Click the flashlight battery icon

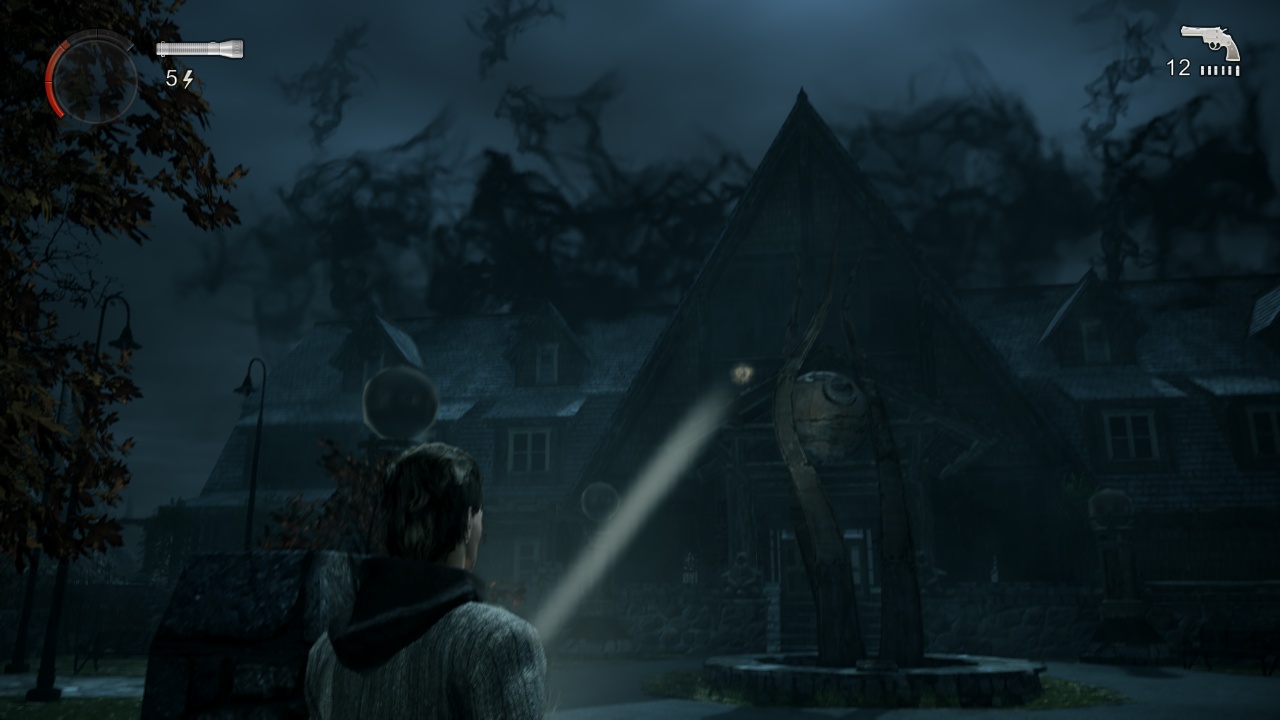point(200,48)
